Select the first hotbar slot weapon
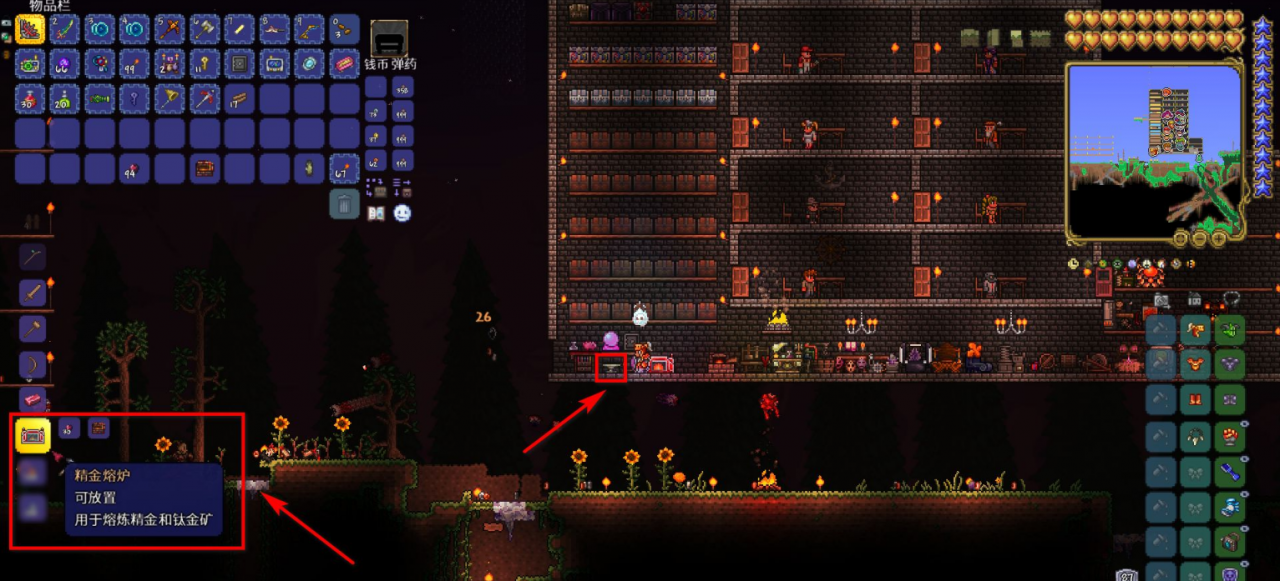1280x581 pixels. [31, 29]
